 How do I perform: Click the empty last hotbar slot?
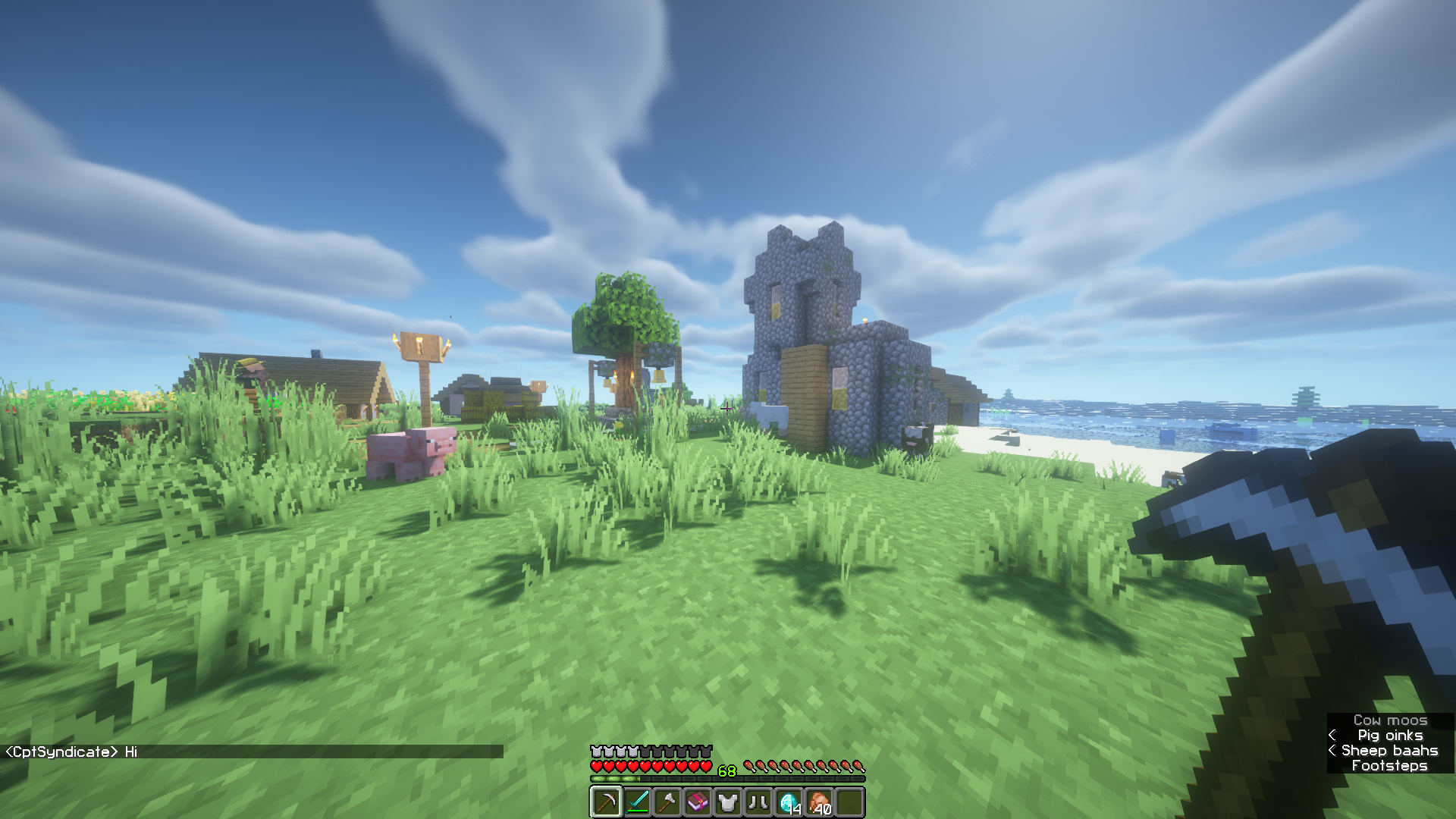click(850, 802)
